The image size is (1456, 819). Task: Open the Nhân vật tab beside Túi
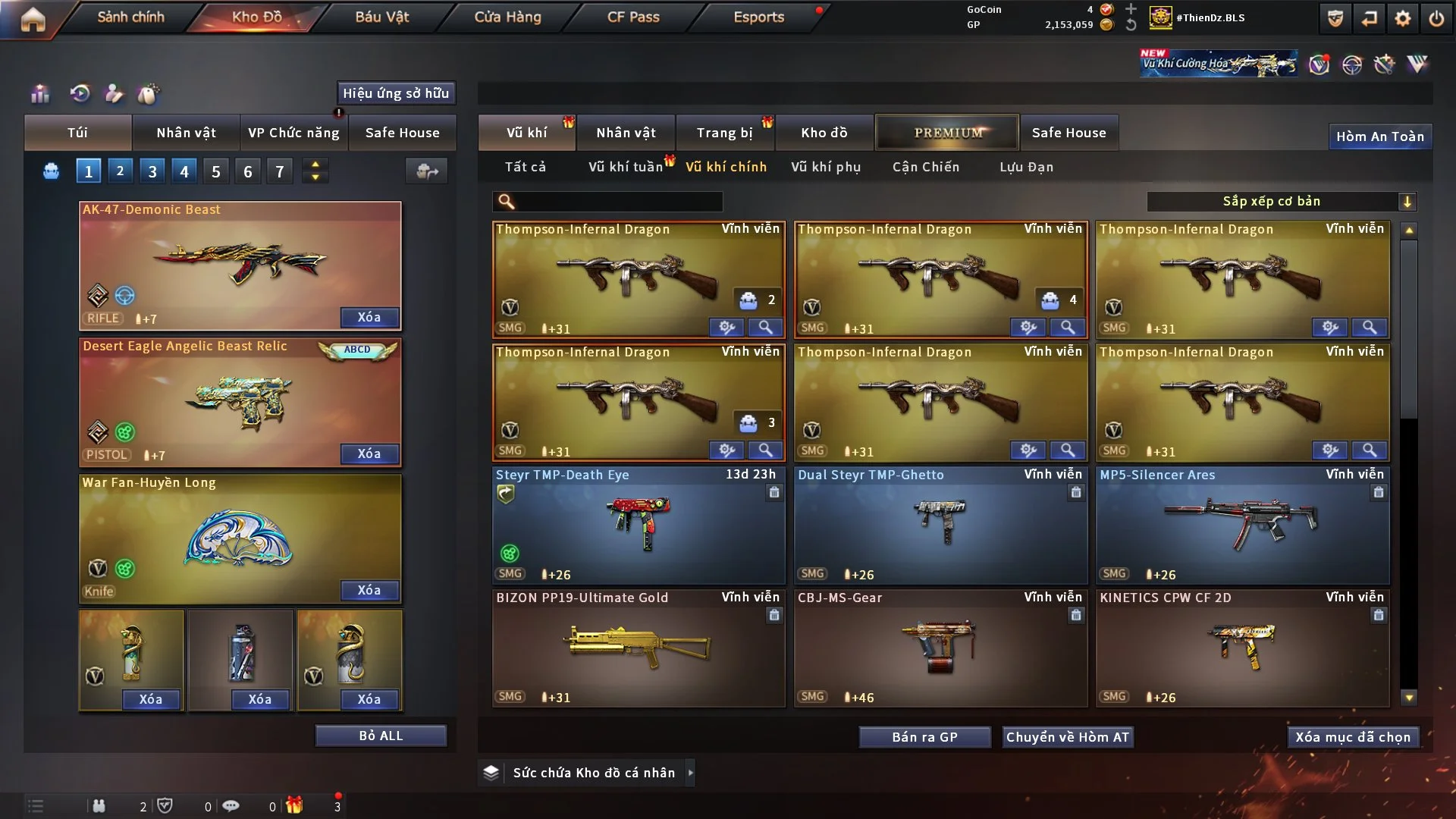point(186,133)
